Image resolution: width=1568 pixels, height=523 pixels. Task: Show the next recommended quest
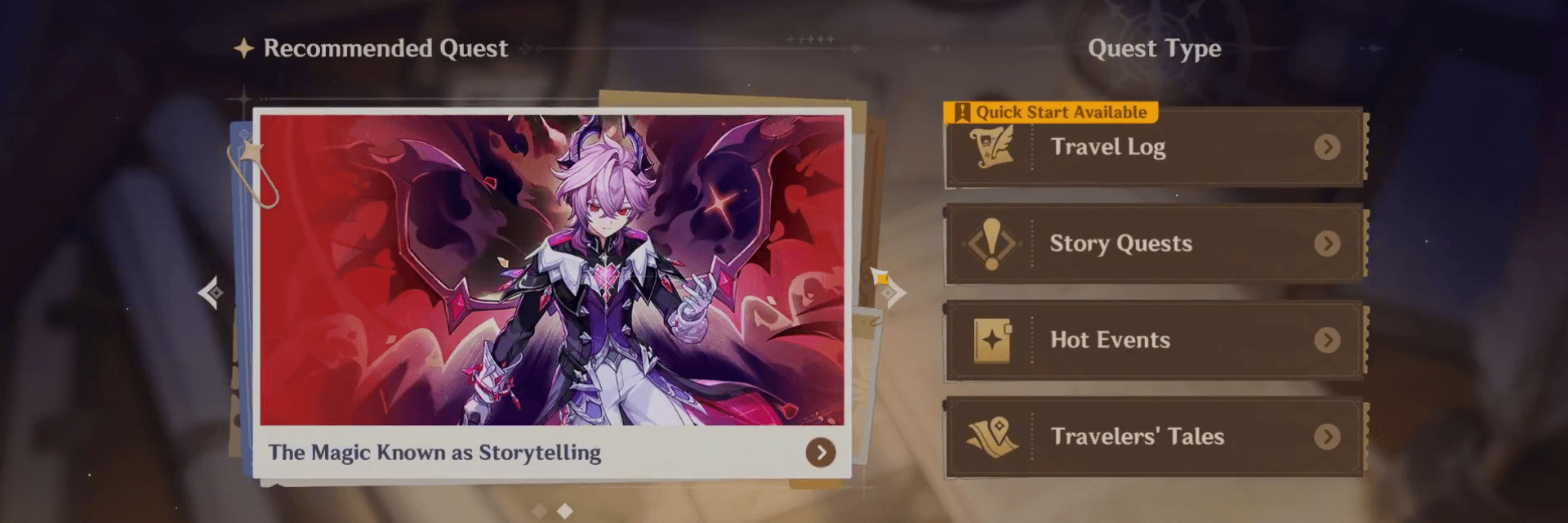tap(894, 292)
